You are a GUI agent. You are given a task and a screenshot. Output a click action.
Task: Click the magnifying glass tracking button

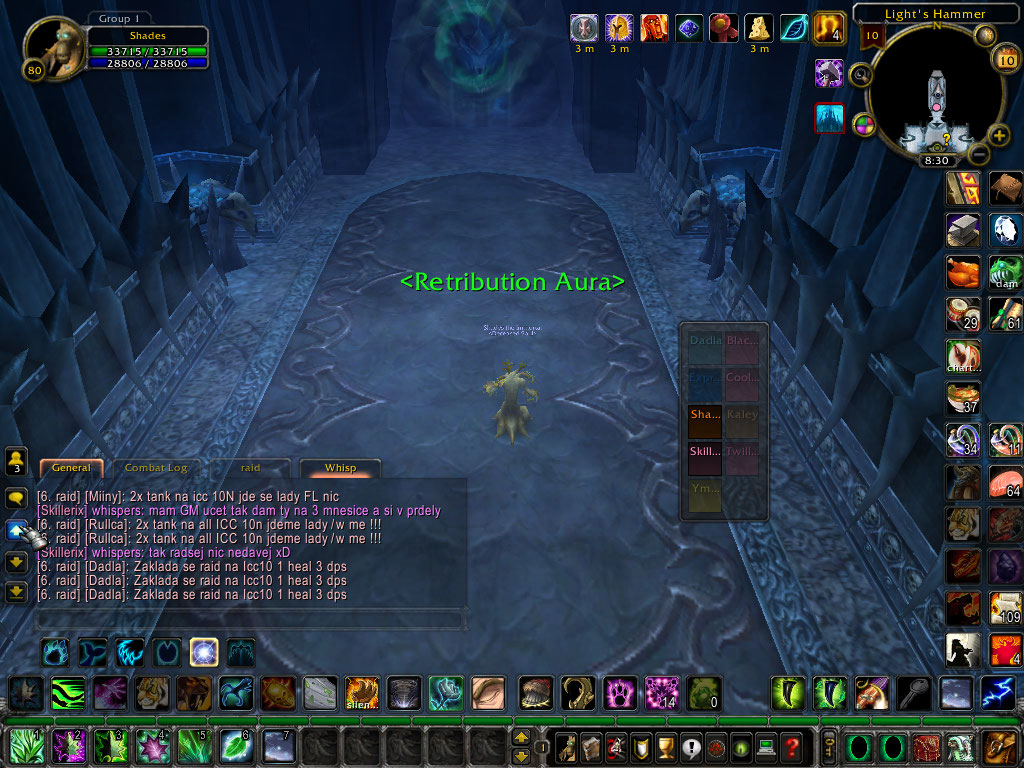pos(859,74)
